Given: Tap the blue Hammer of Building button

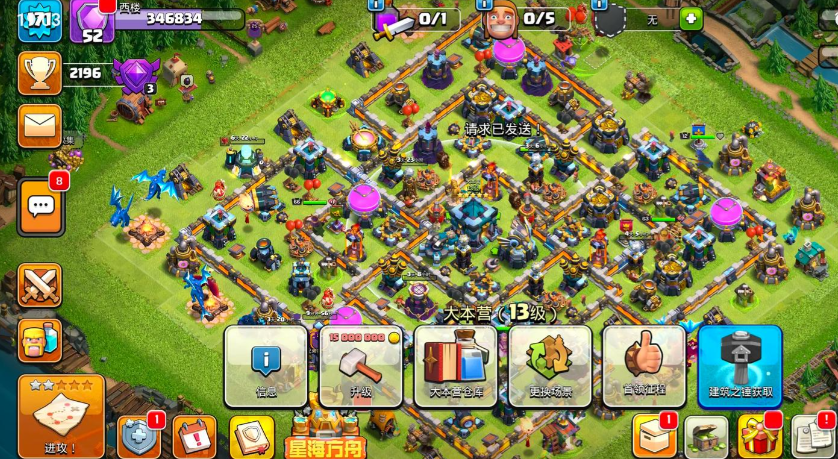Looking at the screenshot, I should pyautogui.click(x=739, y=365).
